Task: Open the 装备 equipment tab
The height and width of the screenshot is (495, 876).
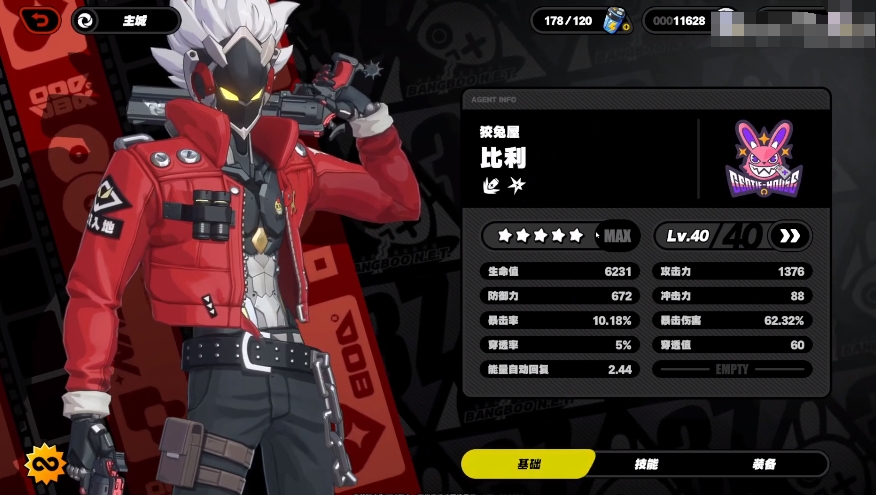Action: tap(765, 464)
